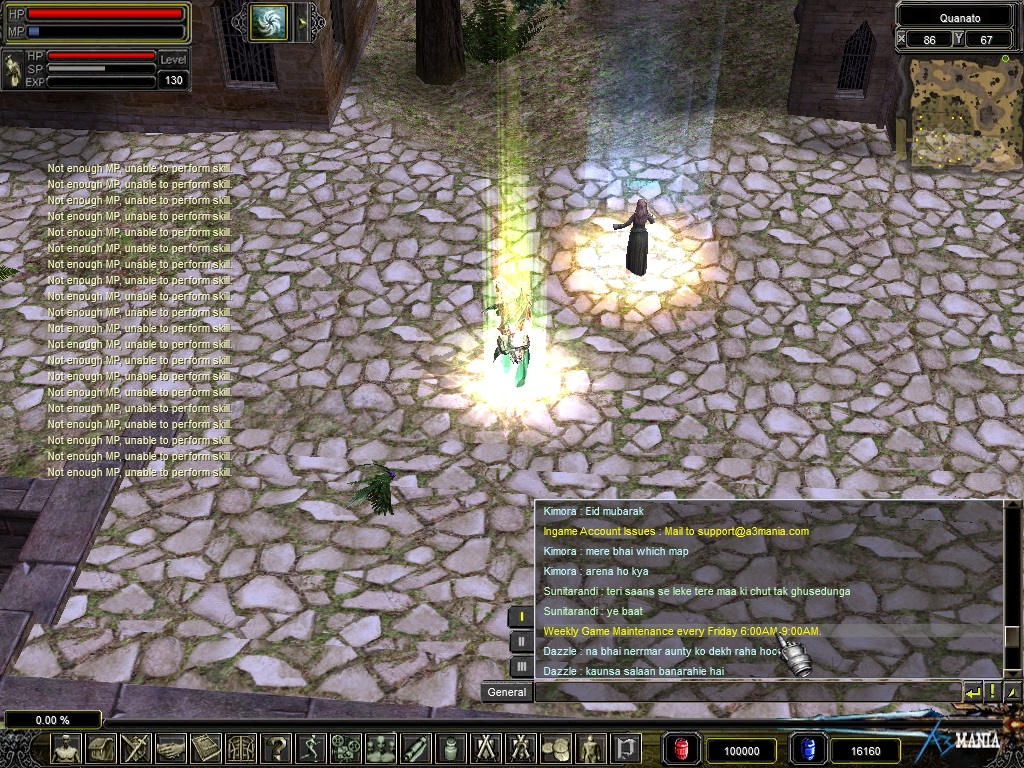Open the General chat channel selector
This screenshot has width=1024, height=768.
[x=507, y=692]
